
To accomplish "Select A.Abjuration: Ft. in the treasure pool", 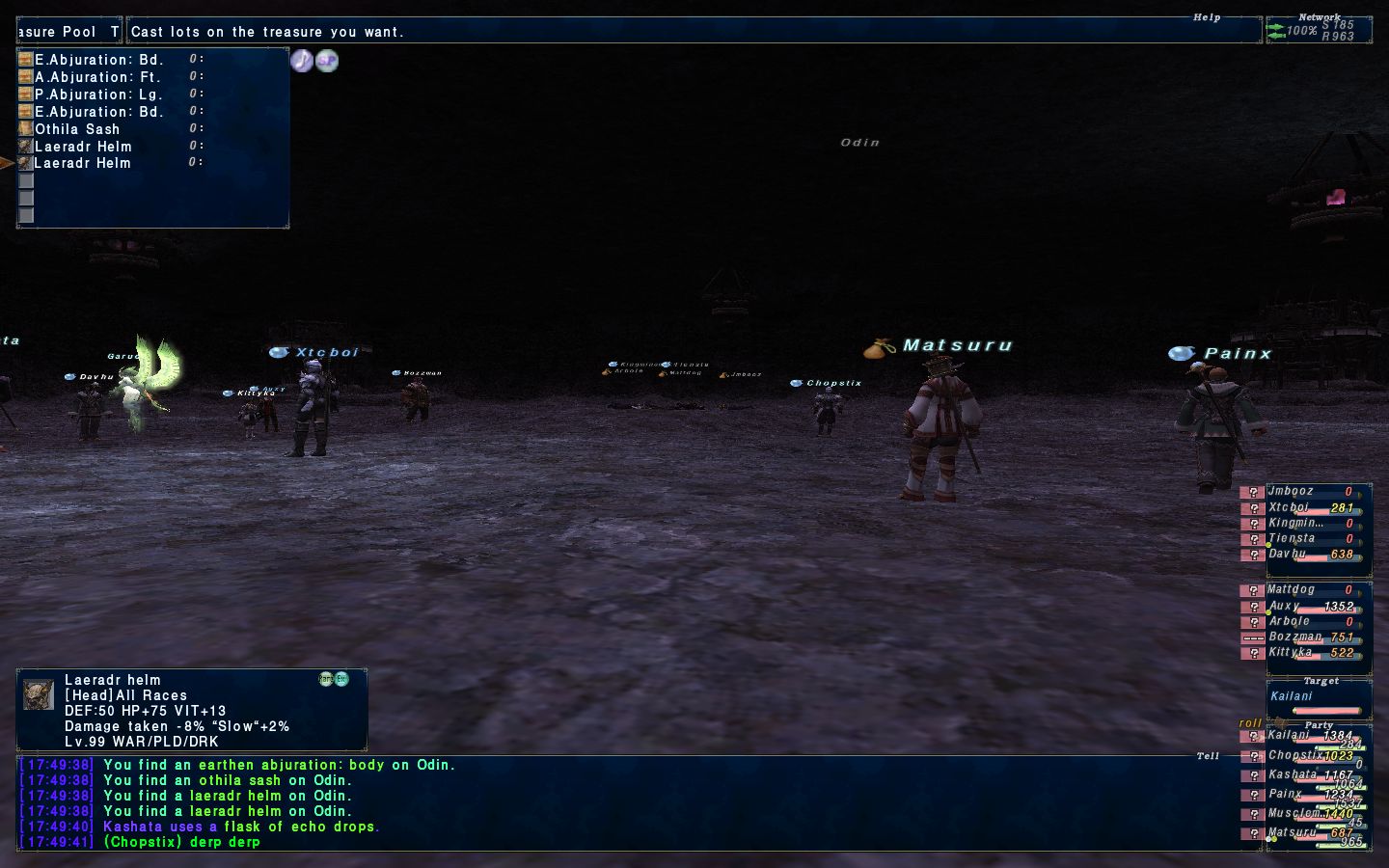I will click(97, 77).
